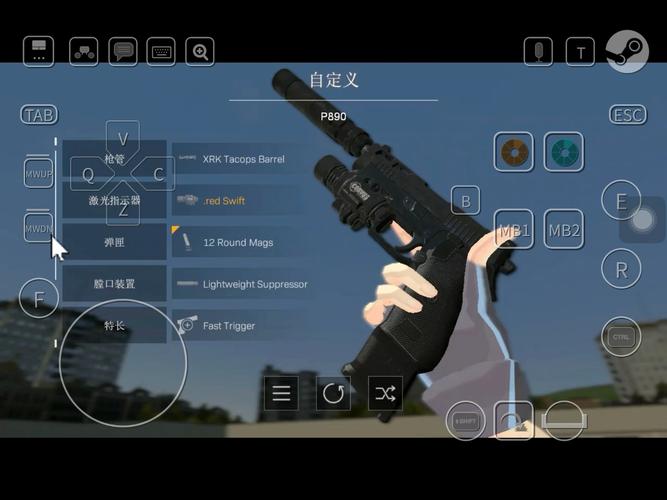Open the 膛口装置 muzzle category
The height and width of the screenshot is (500, 667).
(114, 284)
